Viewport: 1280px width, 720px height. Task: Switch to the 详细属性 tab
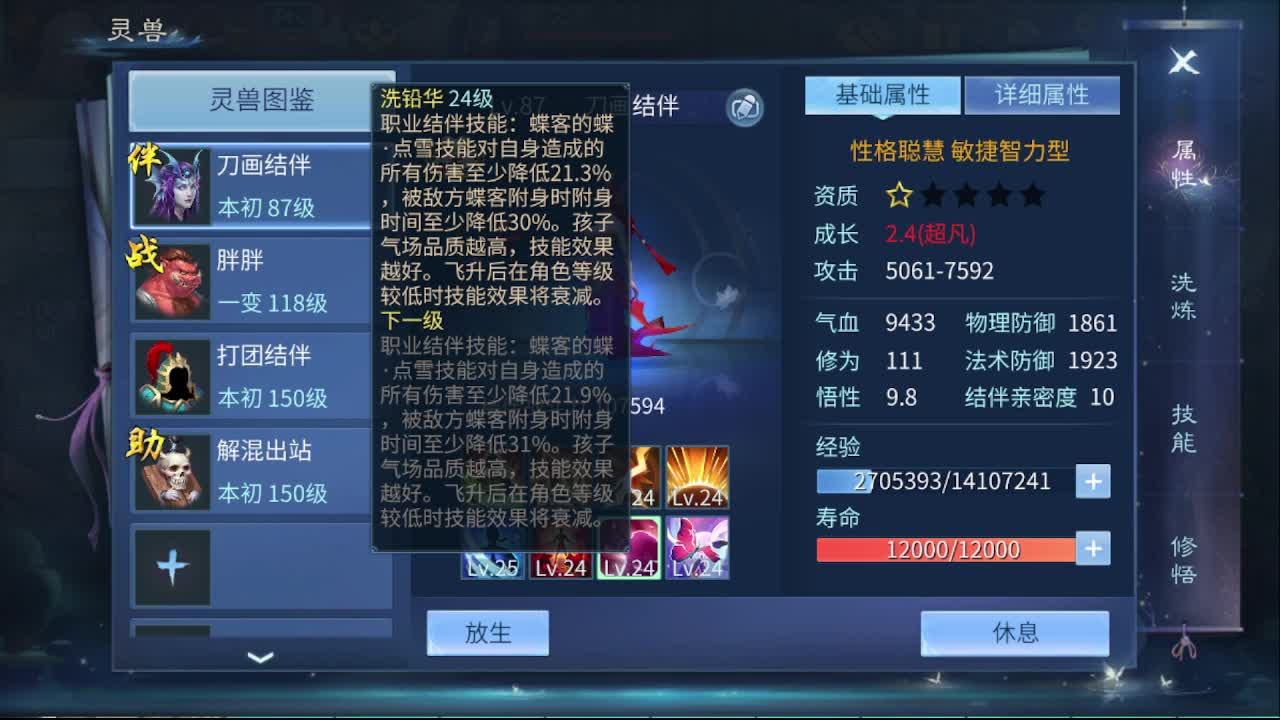pyautogui.click(x=1042, y=95)
